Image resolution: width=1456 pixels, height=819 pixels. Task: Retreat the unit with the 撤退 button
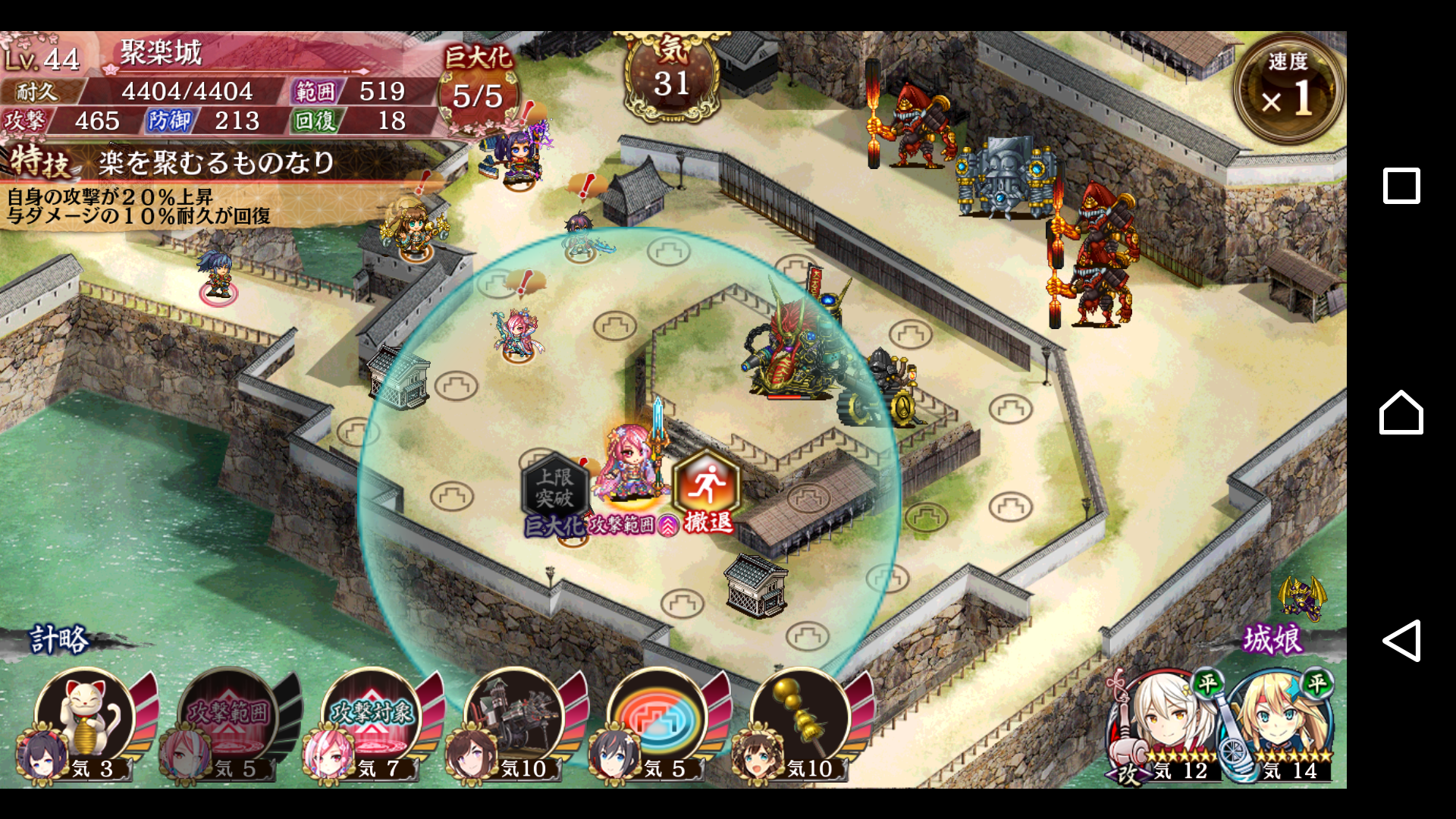(705, 491)
